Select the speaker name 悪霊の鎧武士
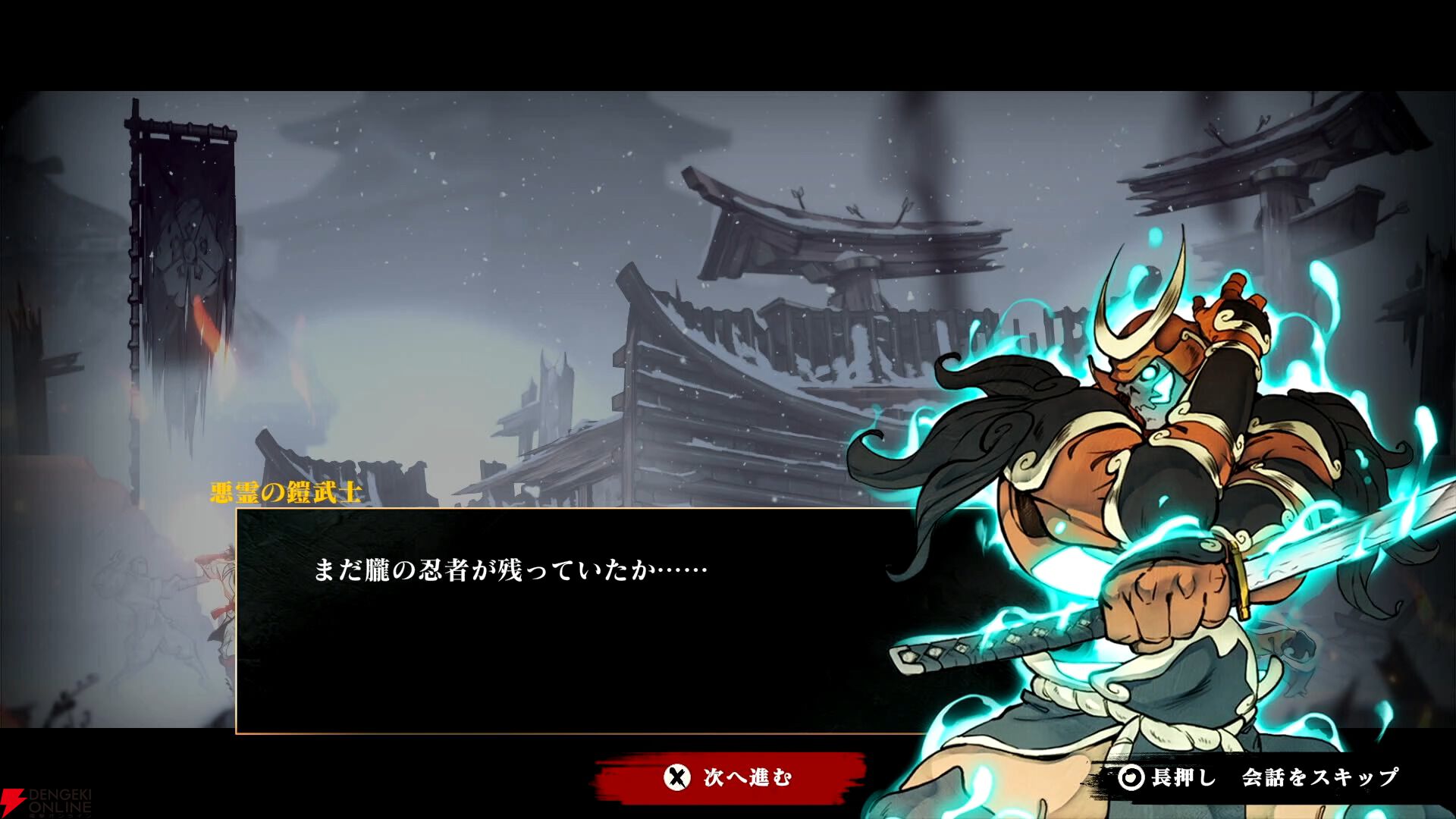 click(x=284, y=491)
